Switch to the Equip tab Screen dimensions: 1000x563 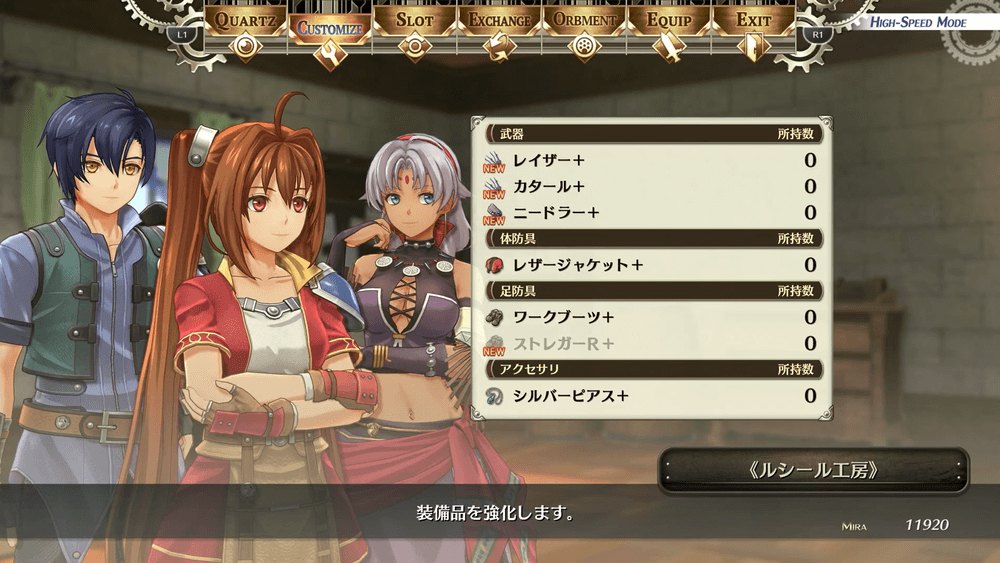[x=669, y=22]
